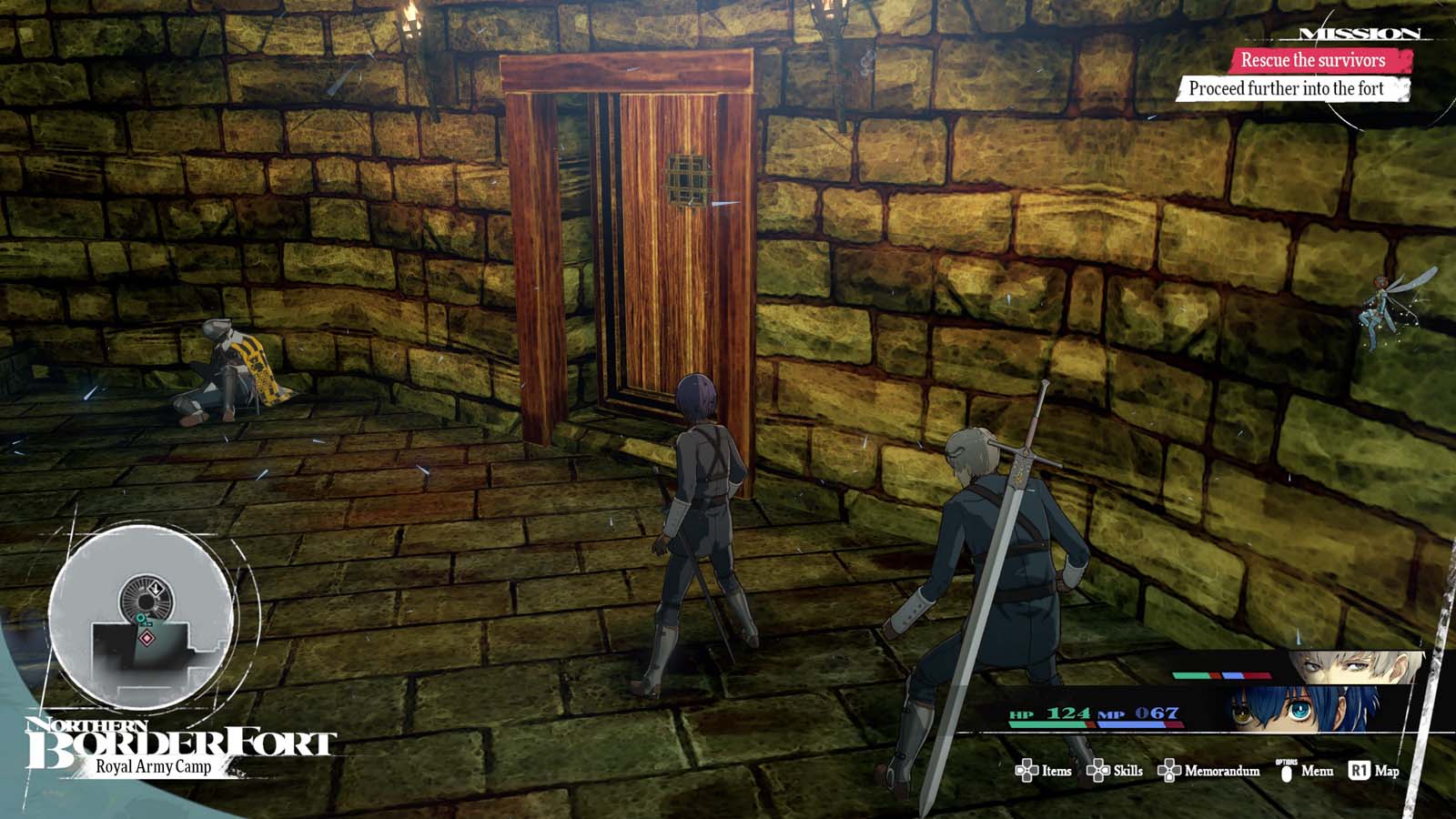The image size is (1456, 819).
Task: Click the downward arrow marker on the minimap
Action: tap(157, 589)
